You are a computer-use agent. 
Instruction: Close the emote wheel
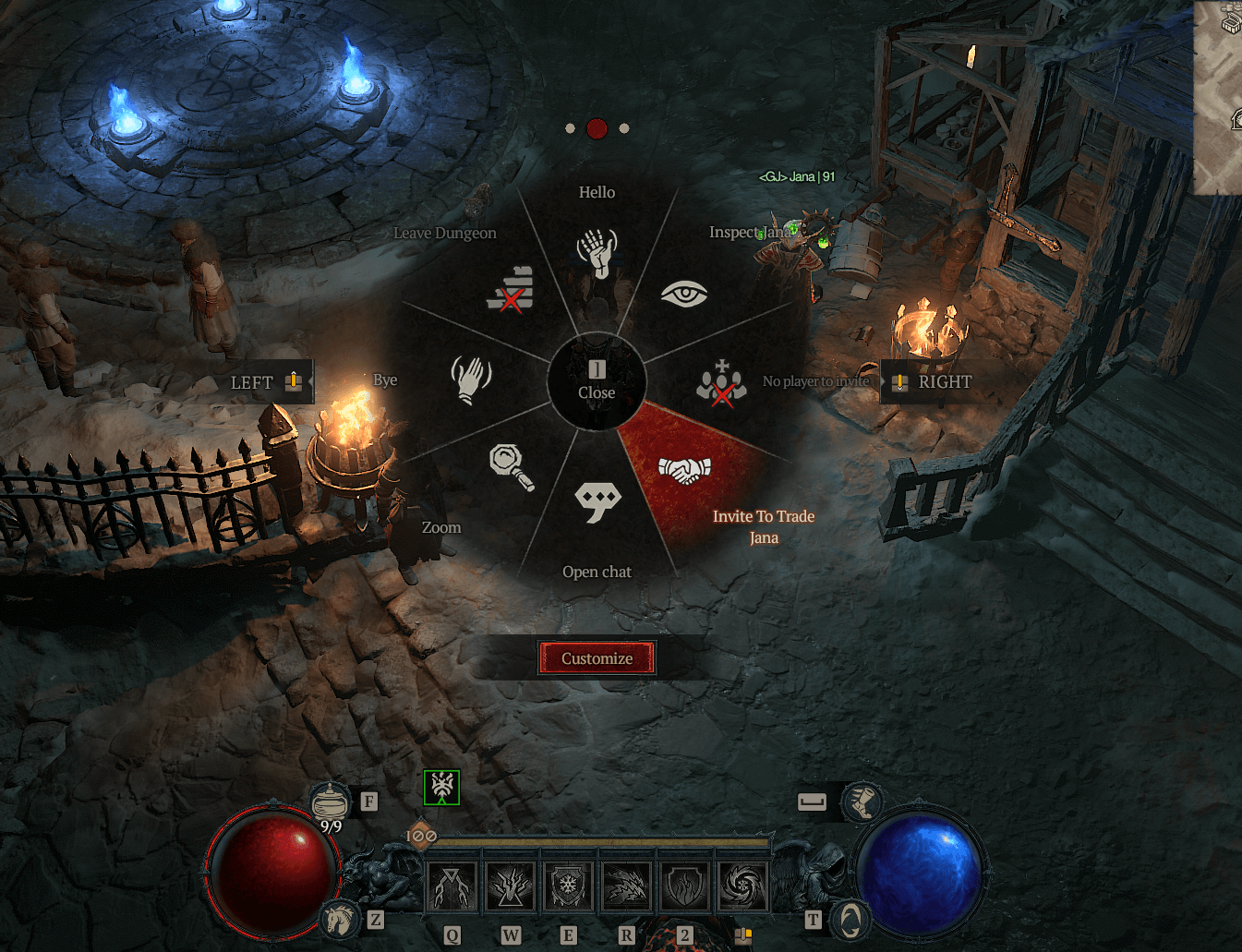pos(597,381)
